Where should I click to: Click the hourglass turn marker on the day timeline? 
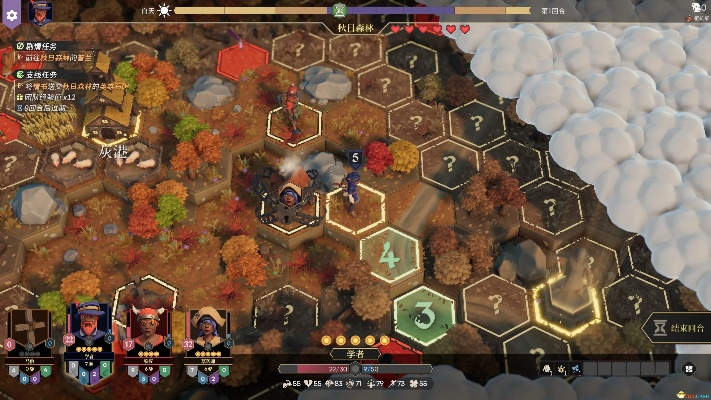point(339,11)
